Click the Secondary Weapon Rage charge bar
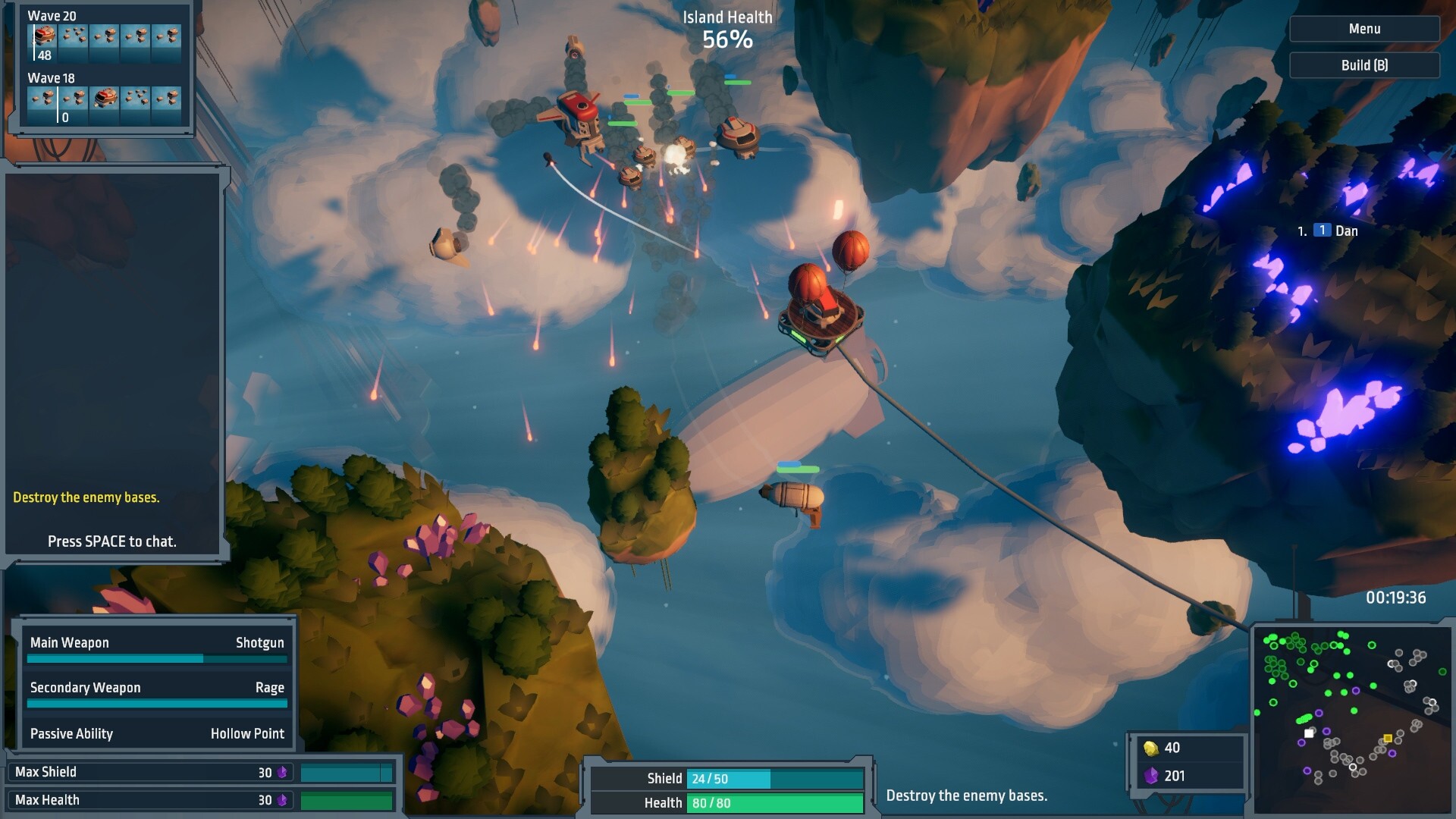 [x=157, y=704]
